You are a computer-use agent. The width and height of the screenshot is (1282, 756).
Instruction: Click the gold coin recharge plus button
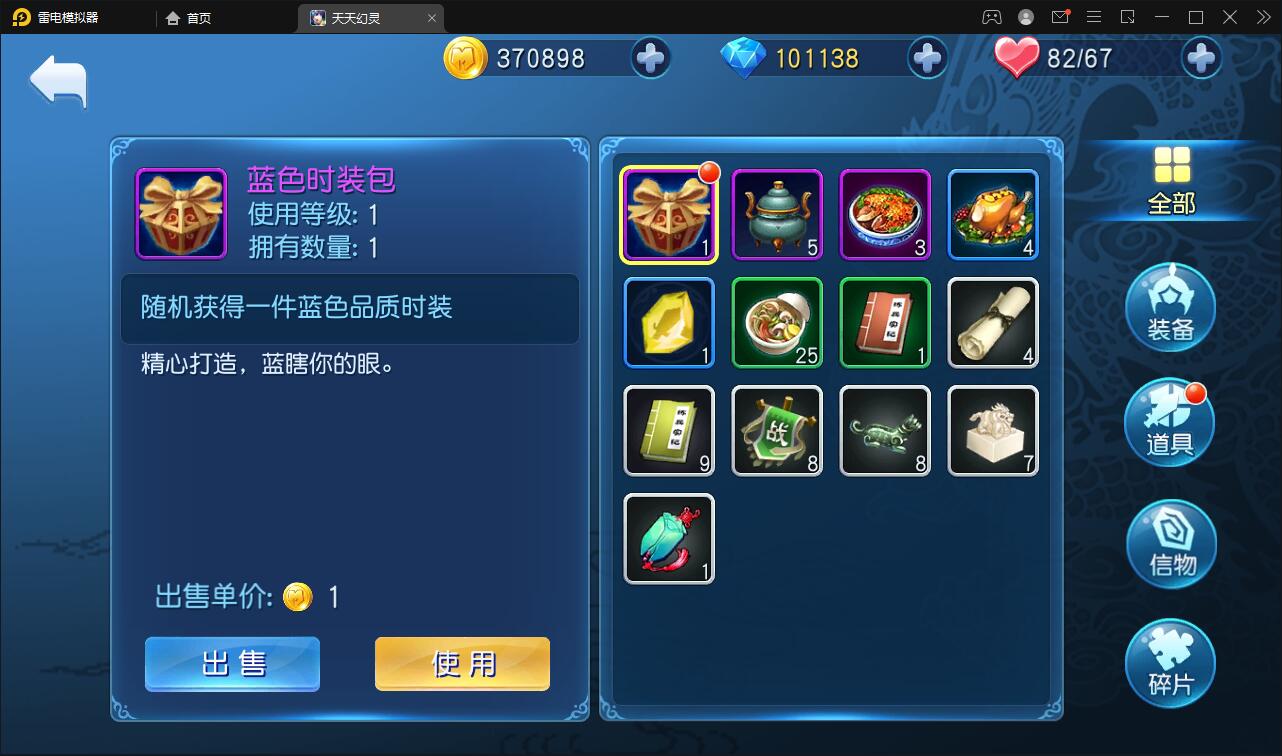[x=651, y=58]
